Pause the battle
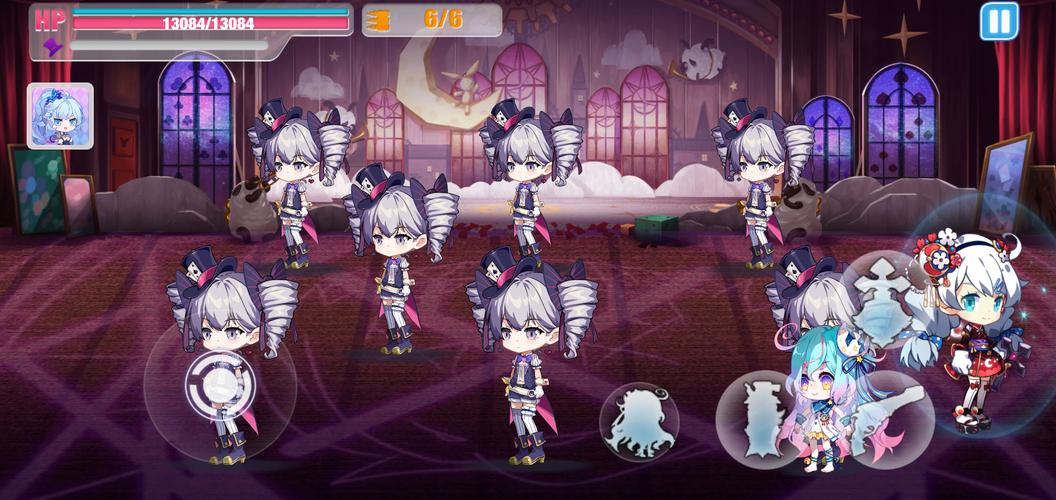The width and height of the screenshot is (1056, 500). pyautogui.click(x=998, y=21)
